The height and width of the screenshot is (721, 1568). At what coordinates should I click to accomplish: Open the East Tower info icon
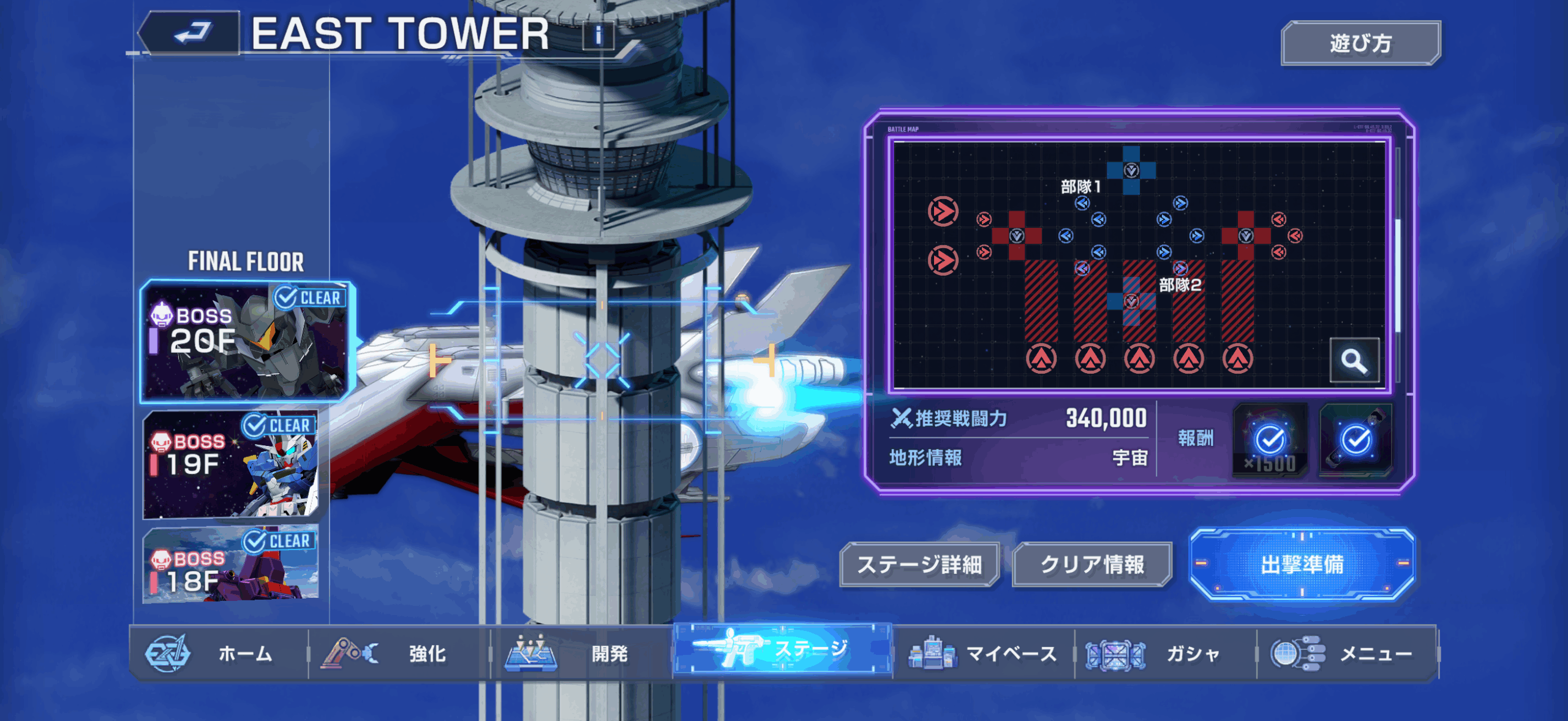tap(598, 35)
